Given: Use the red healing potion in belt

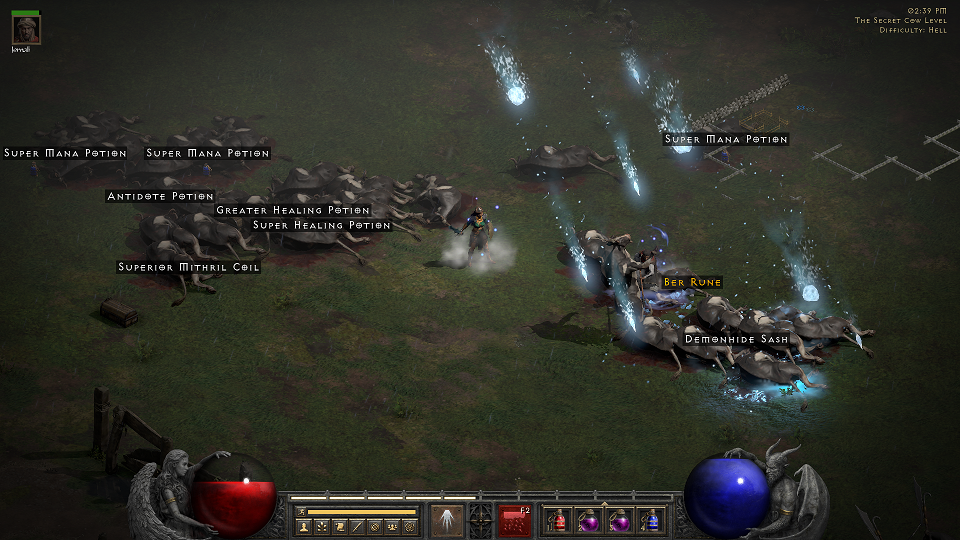Looking at the screenshot, I should click(560, 521).
